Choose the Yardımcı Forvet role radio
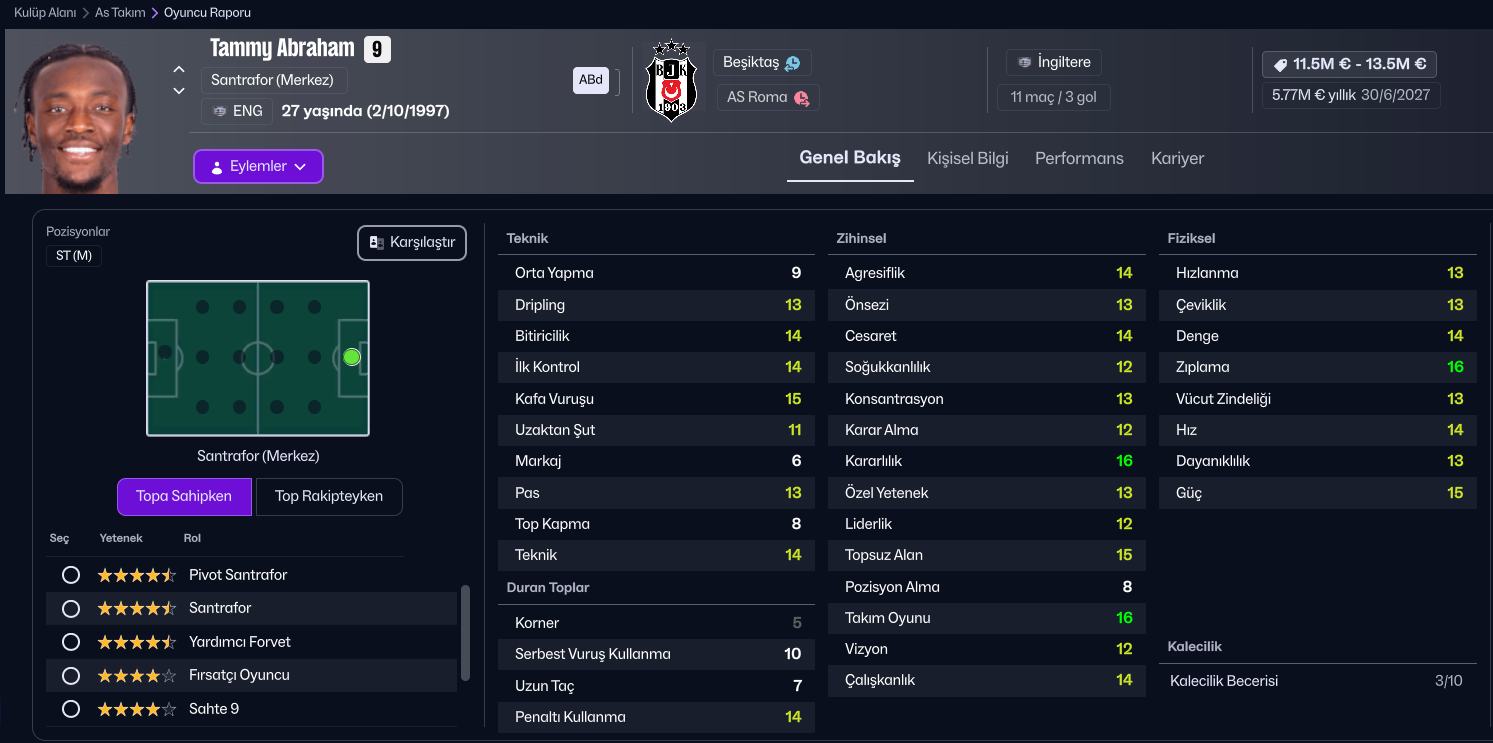 point(71,642)
